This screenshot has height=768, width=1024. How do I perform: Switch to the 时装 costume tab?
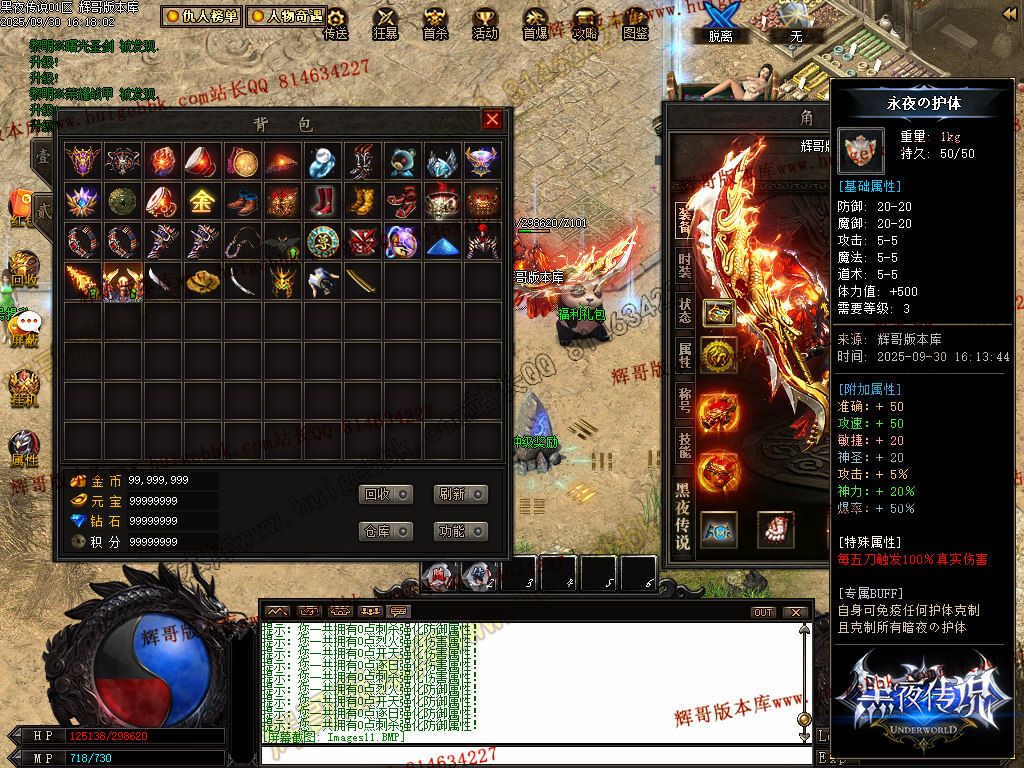684,265
